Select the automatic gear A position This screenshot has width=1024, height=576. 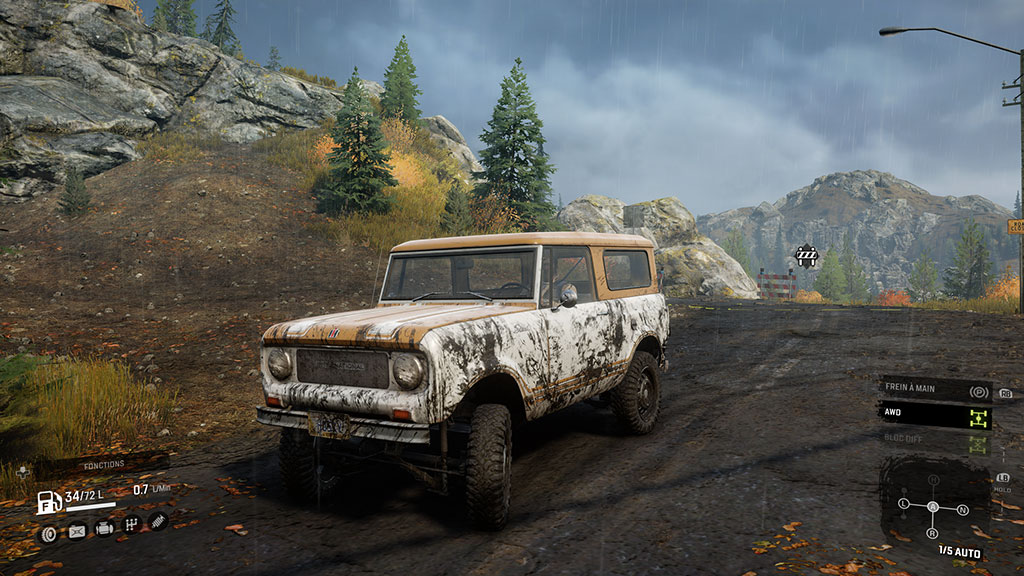[934, 507]
